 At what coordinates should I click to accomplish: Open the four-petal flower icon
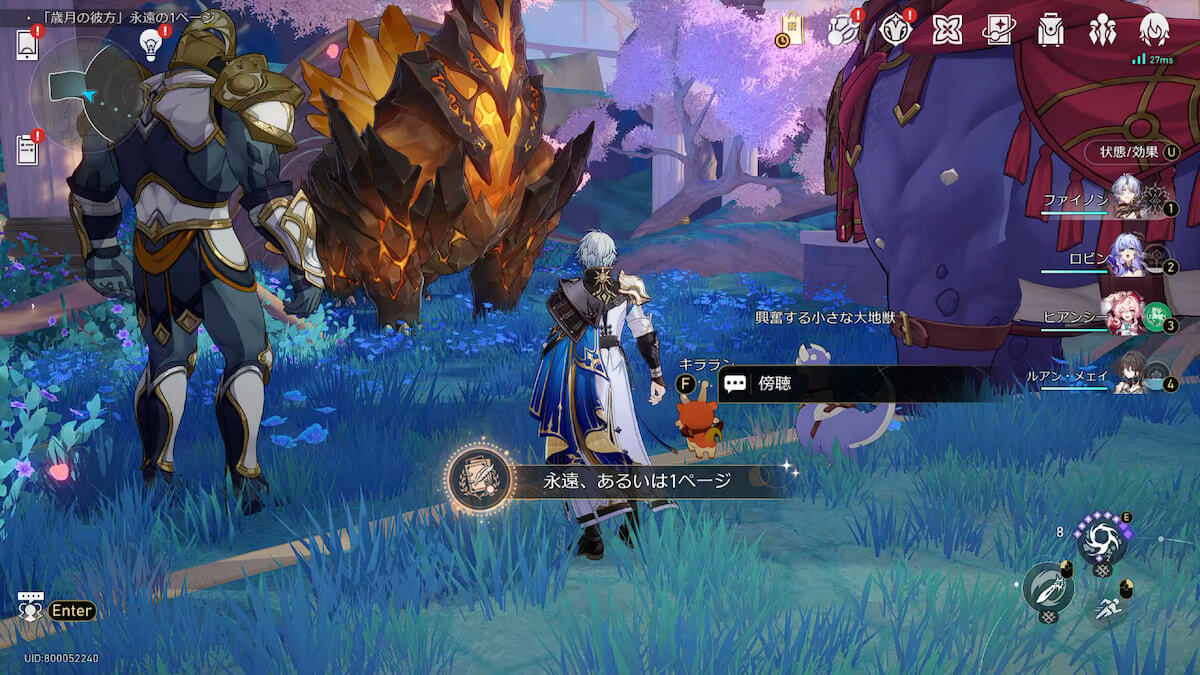[x=946, y=30]
